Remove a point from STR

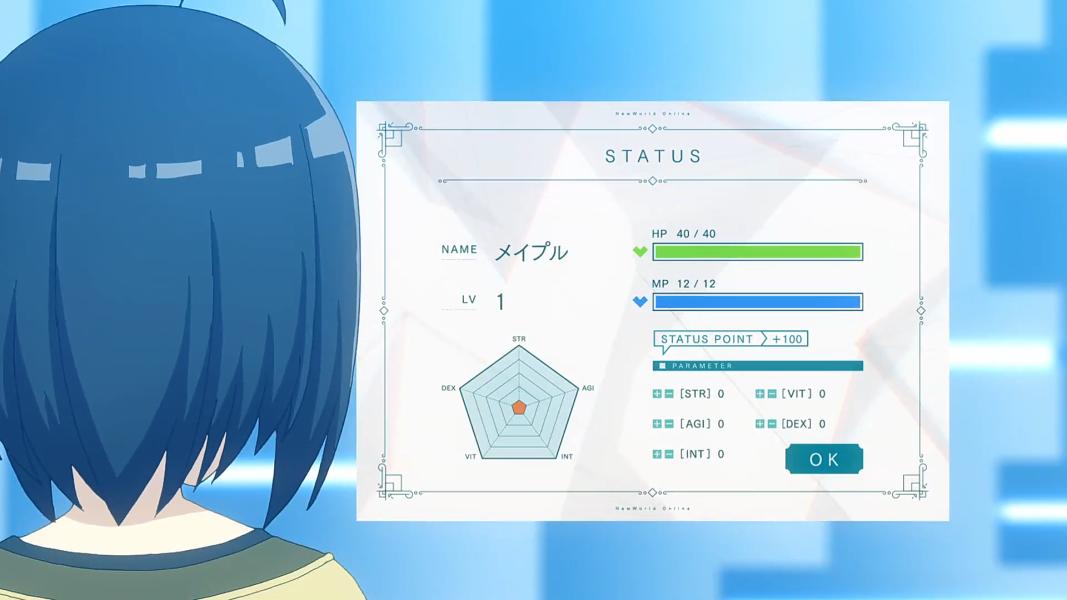point(669,394)
